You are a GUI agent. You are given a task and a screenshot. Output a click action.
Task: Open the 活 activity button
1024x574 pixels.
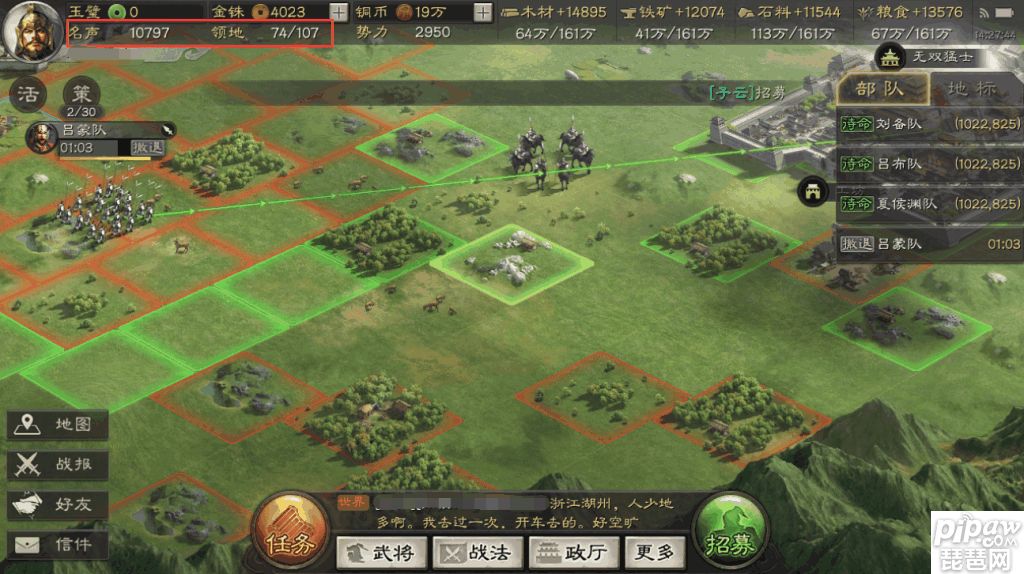[29, 95]
